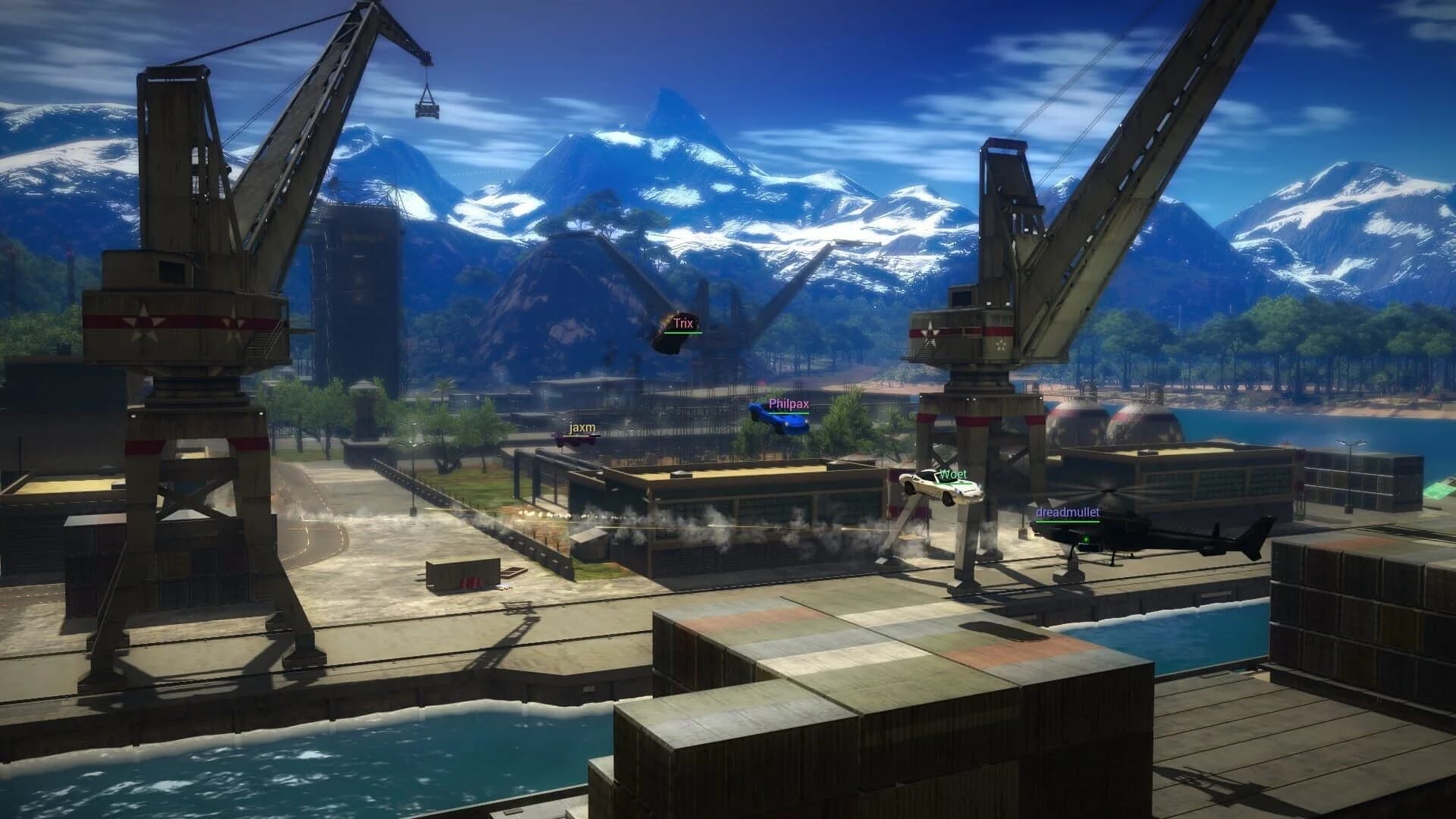Select the dreadmullet nametag
This screenshot has height=819, width=1456.
coord(1067,512)
